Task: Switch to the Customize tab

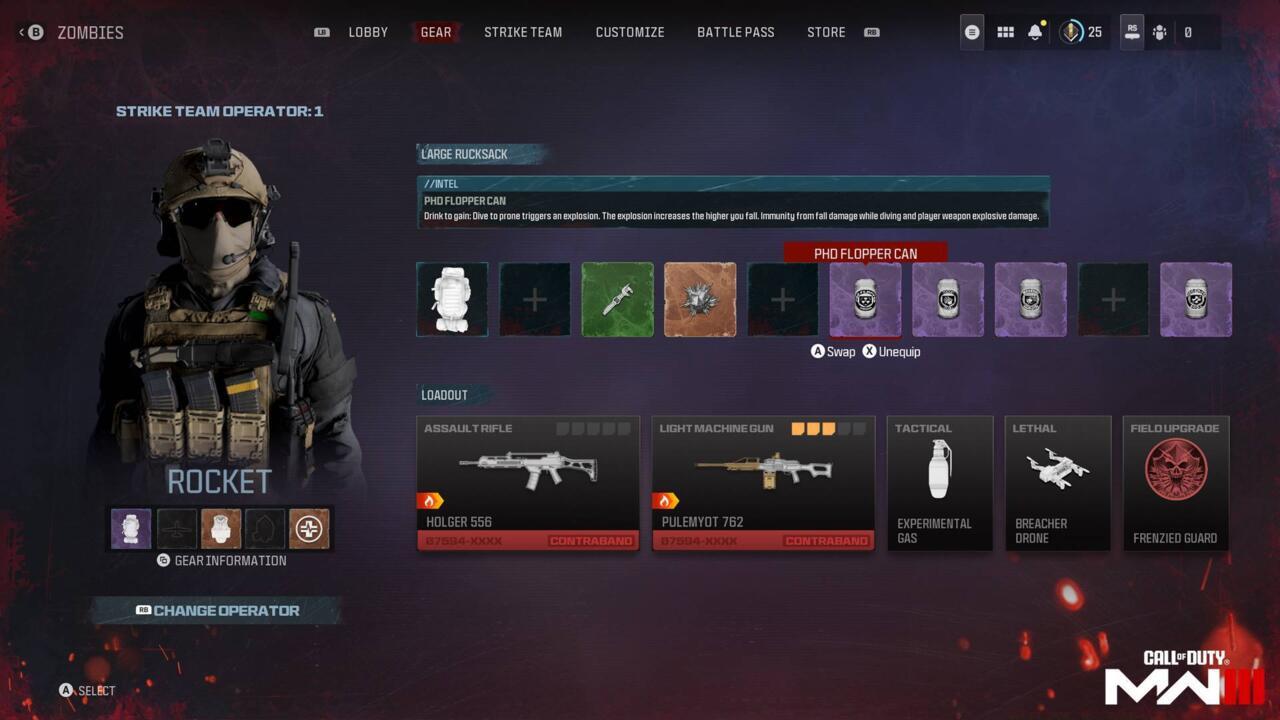Action: [630, 31]
